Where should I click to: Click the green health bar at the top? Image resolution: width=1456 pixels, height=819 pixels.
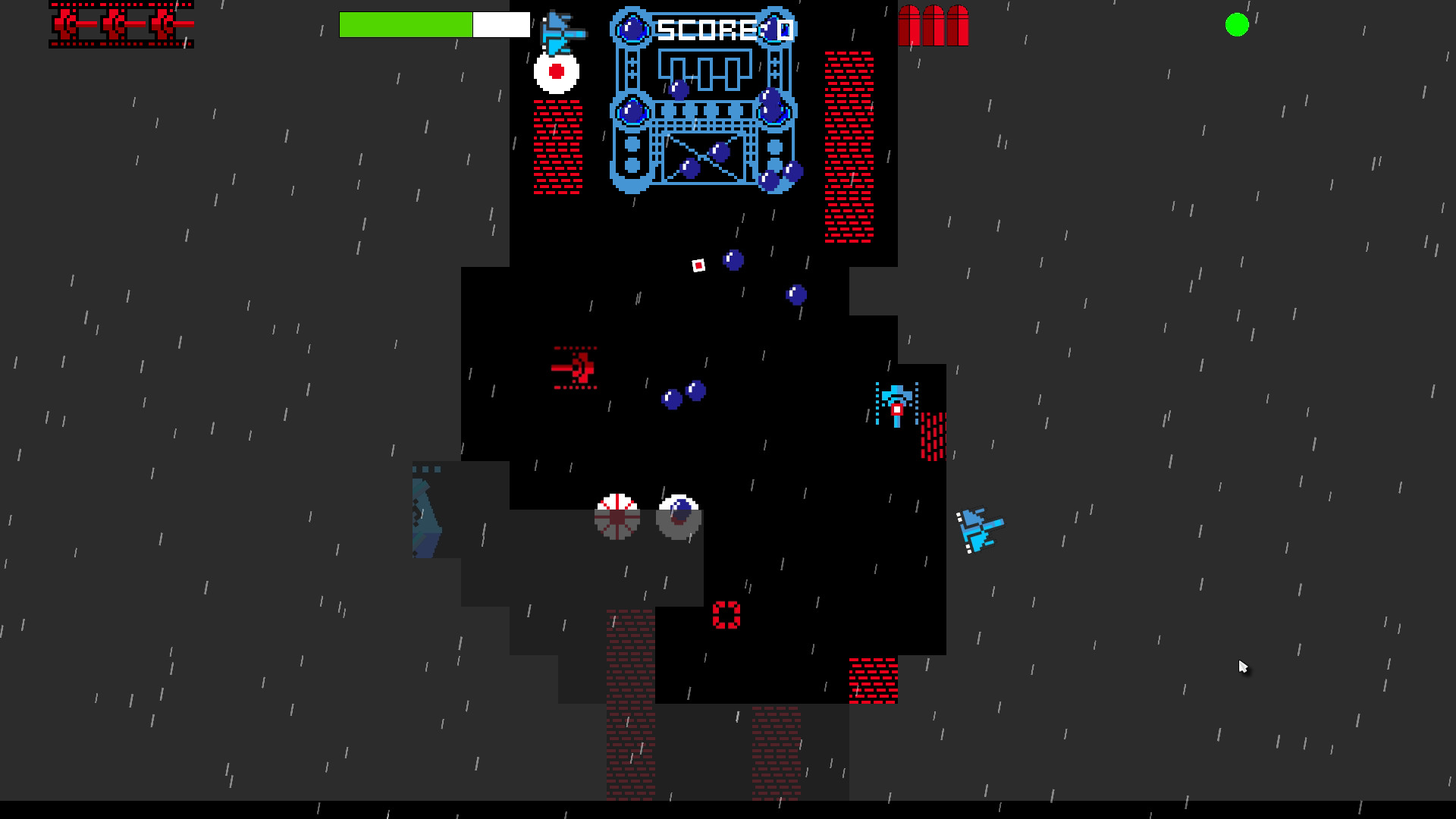(x=406, y=24)
